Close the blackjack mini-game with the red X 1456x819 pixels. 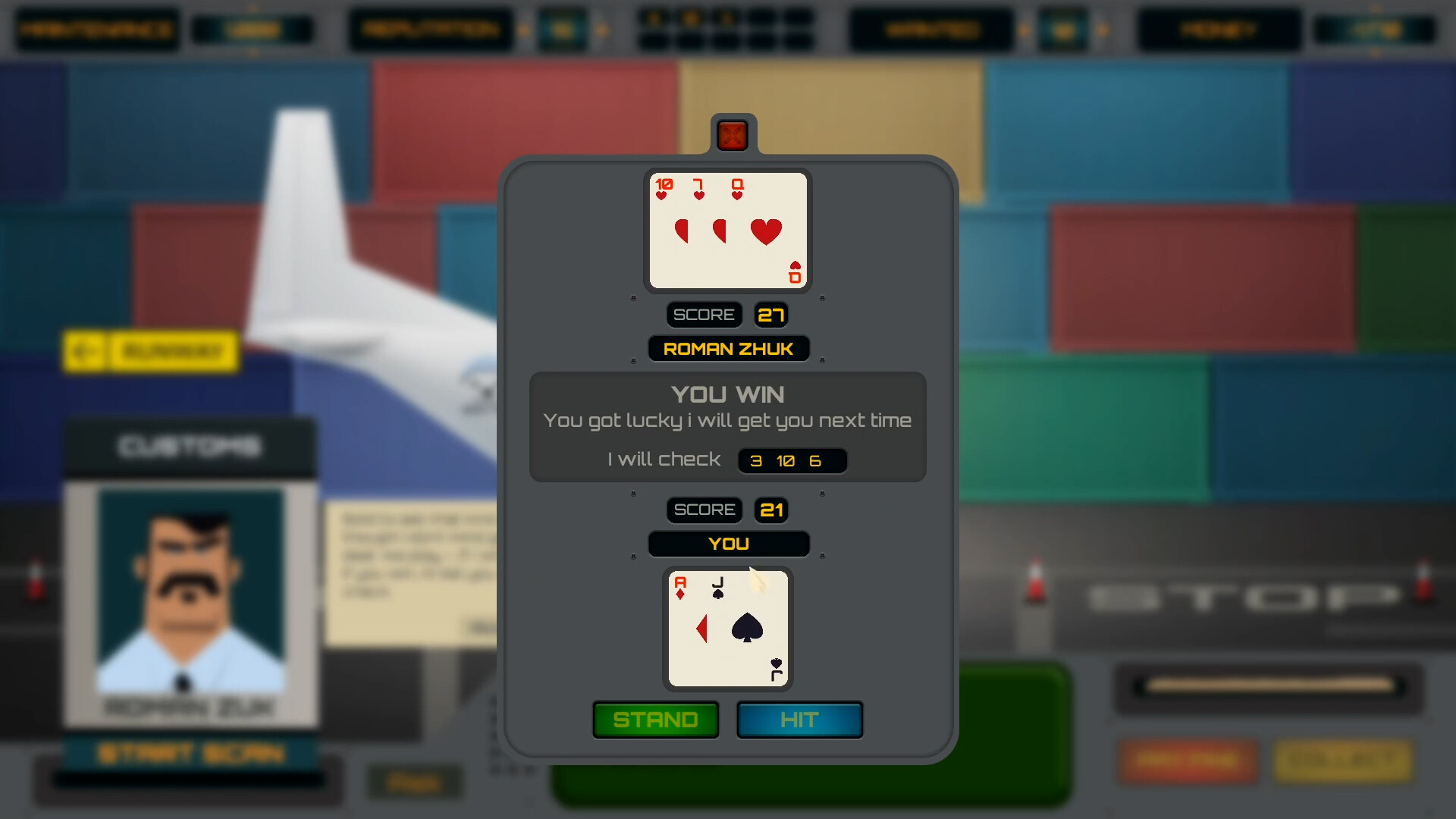[731, 135]
